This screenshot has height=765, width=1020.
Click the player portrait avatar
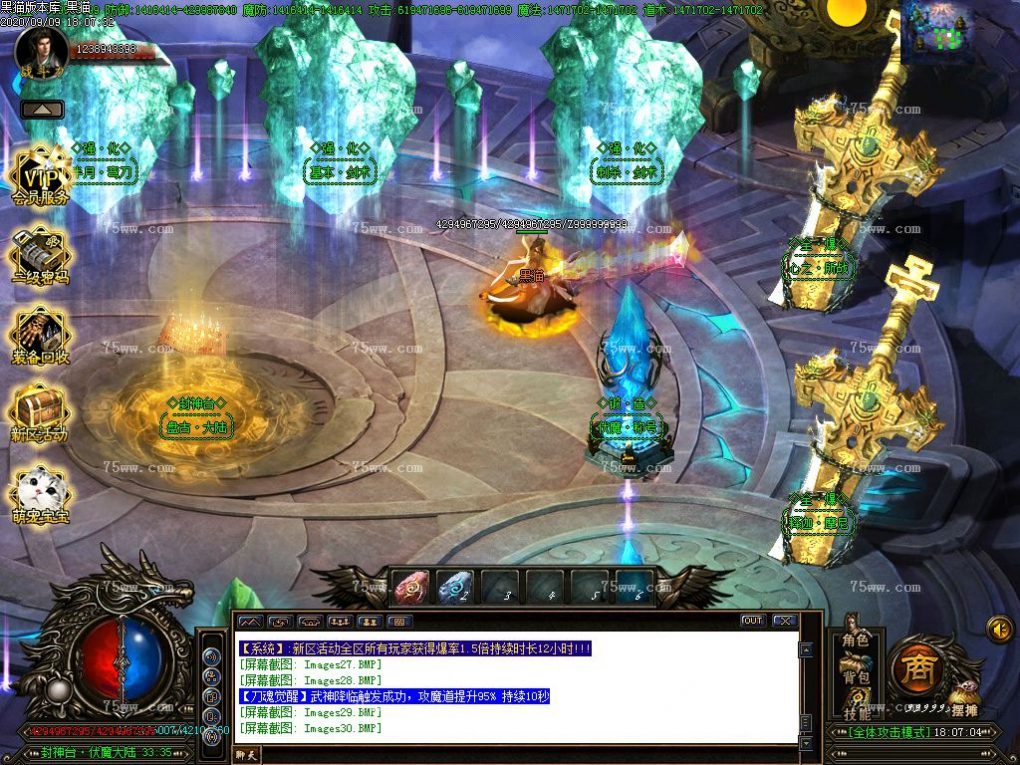[41, 50]
